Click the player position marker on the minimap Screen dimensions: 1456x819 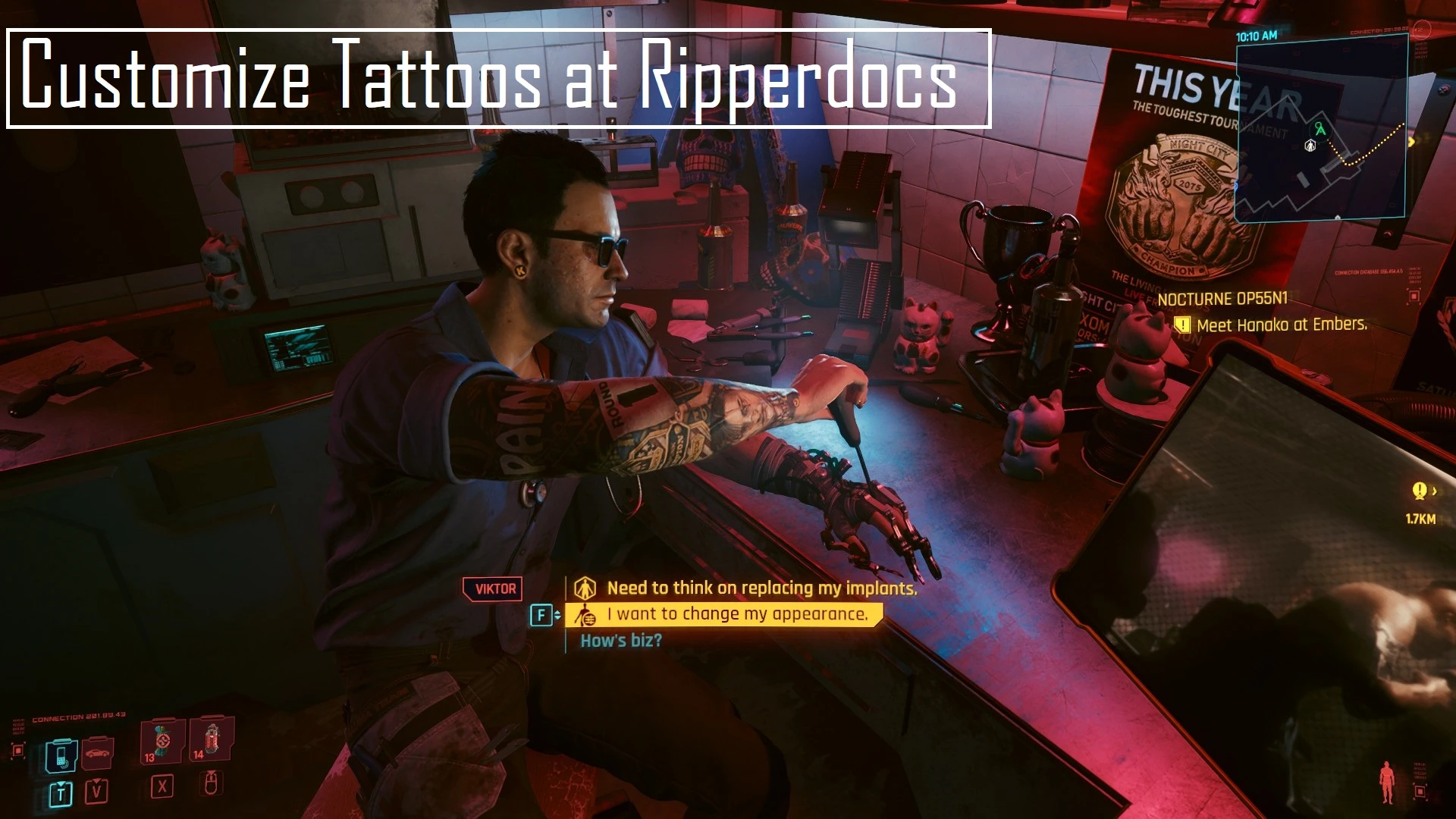coord(1310,146)
